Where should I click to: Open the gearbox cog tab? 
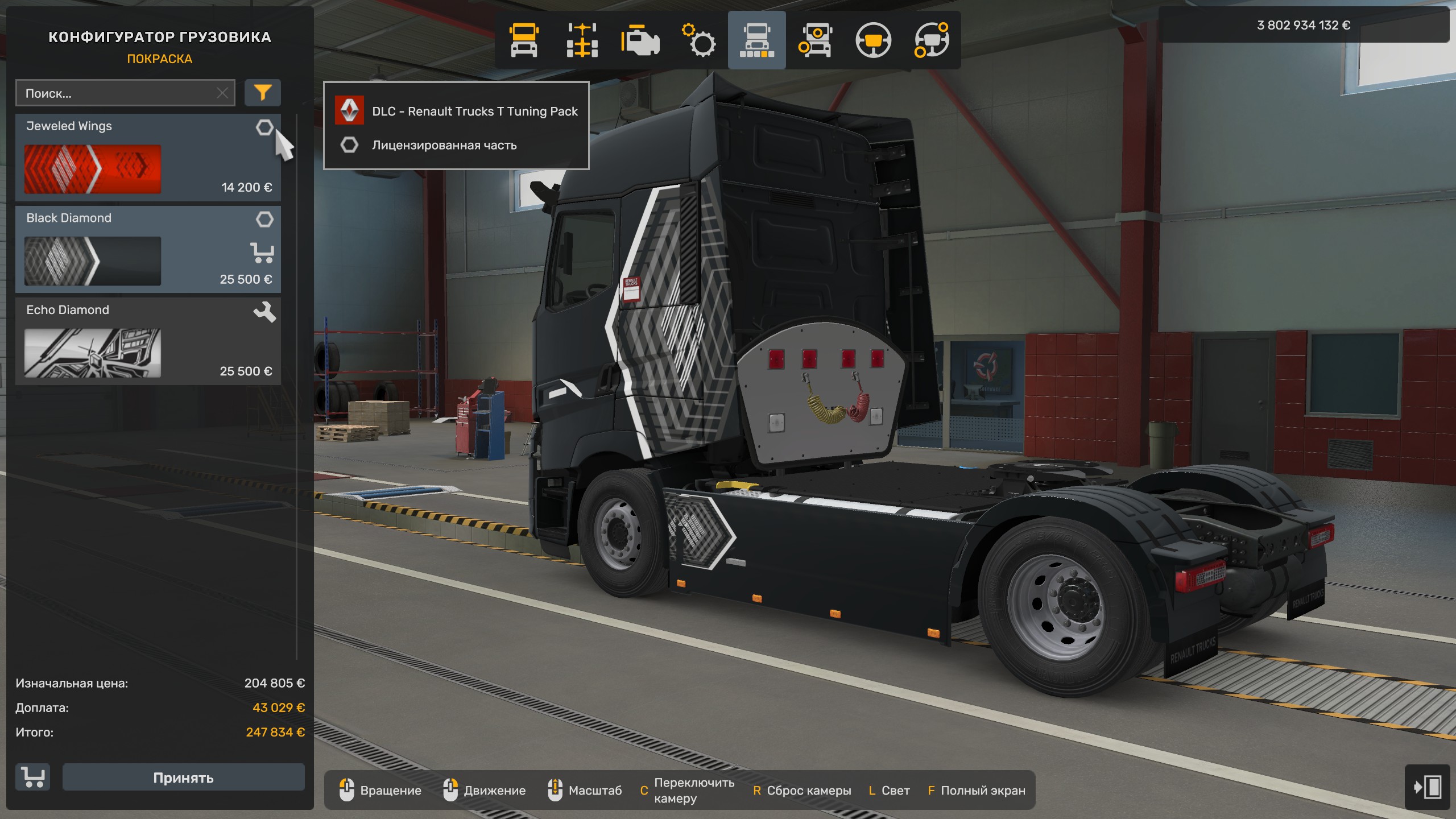pos(698,40)
